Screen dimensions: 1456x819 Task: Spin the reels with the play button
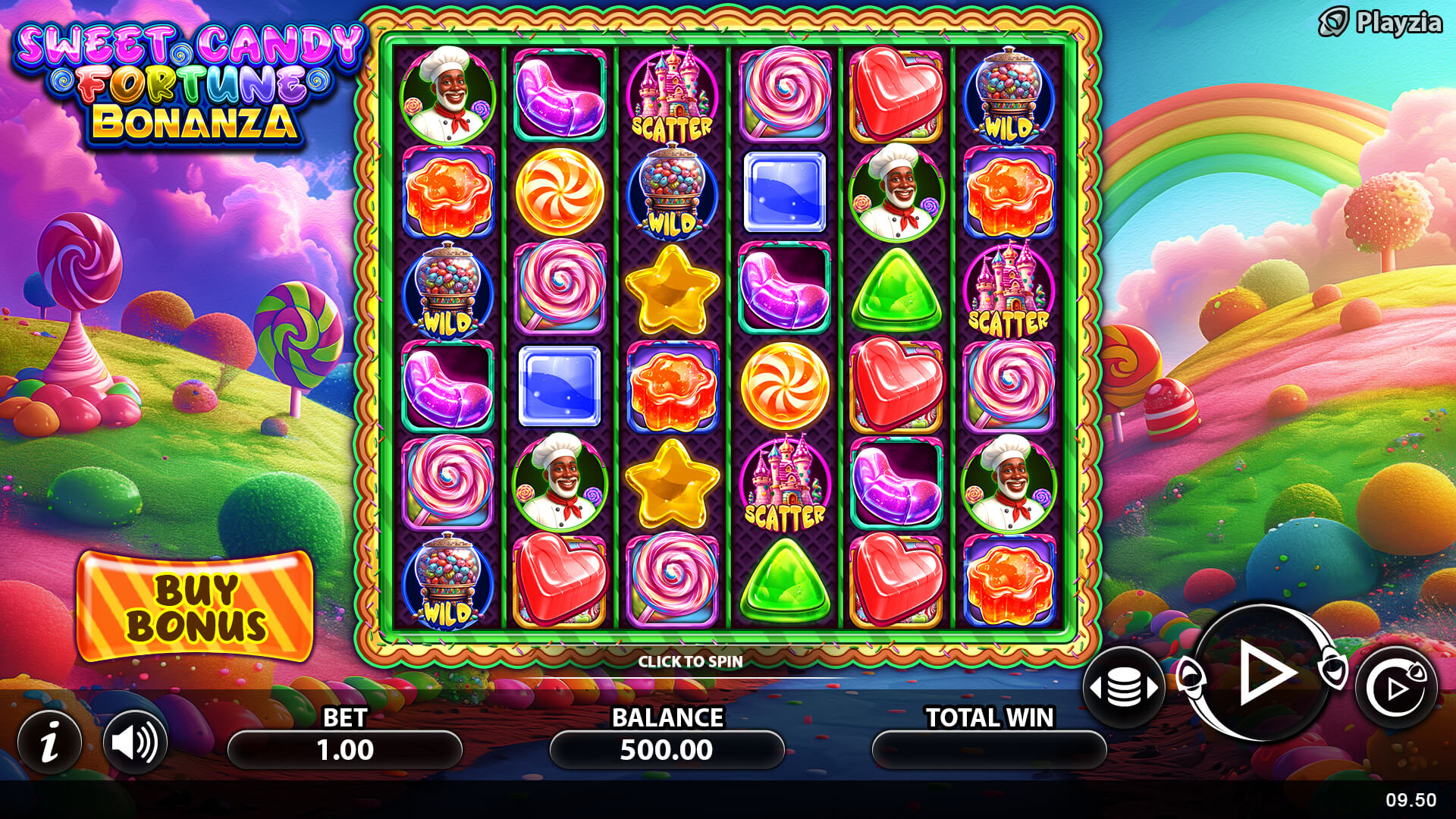coord(1263,673)
